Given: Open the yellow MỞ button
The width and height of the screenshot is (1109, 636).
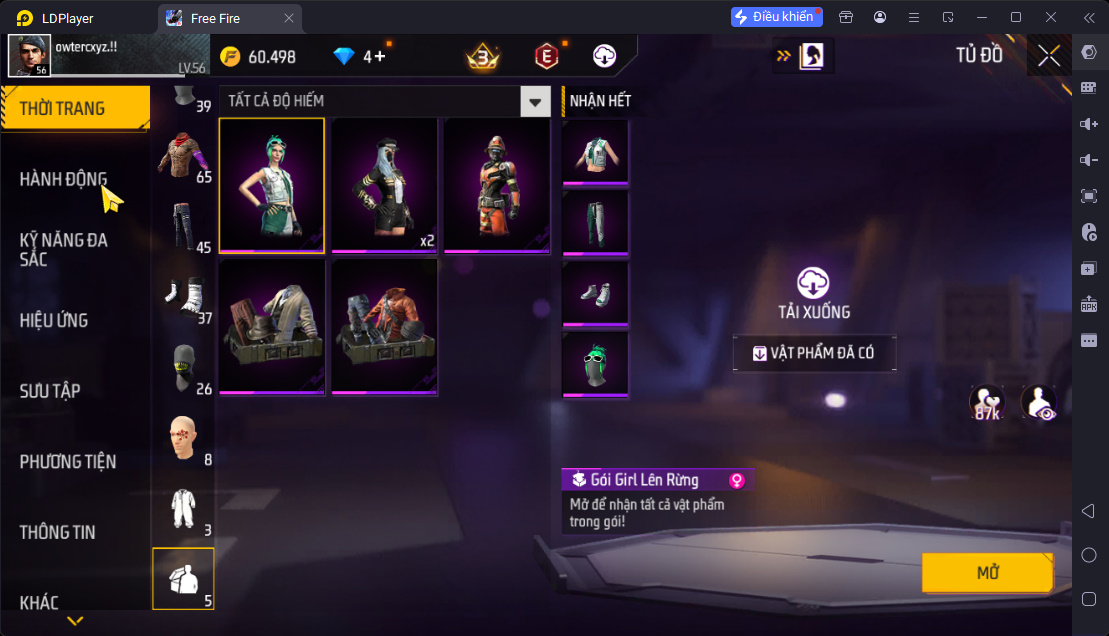Looking at the screenshot, I should 987,573.
